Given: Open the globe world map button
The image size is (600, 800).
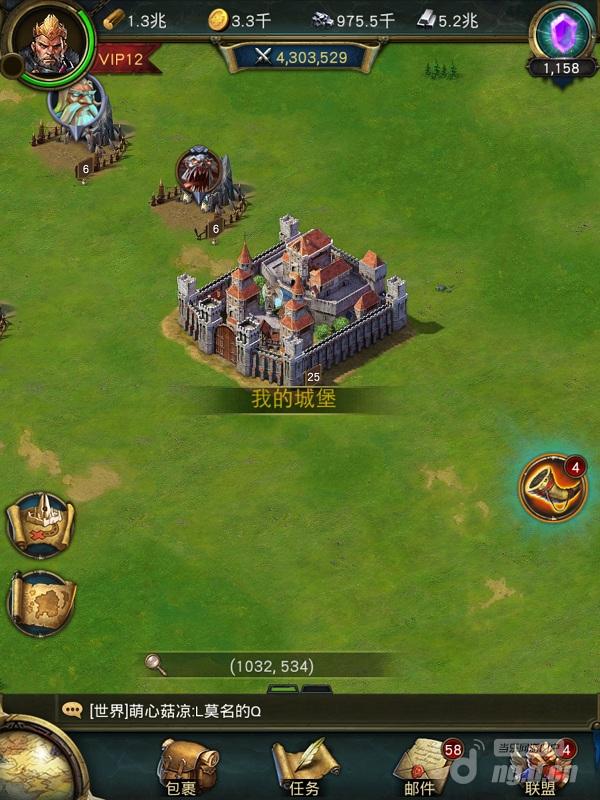Looking at the screenshot, I should coord(28,765).
